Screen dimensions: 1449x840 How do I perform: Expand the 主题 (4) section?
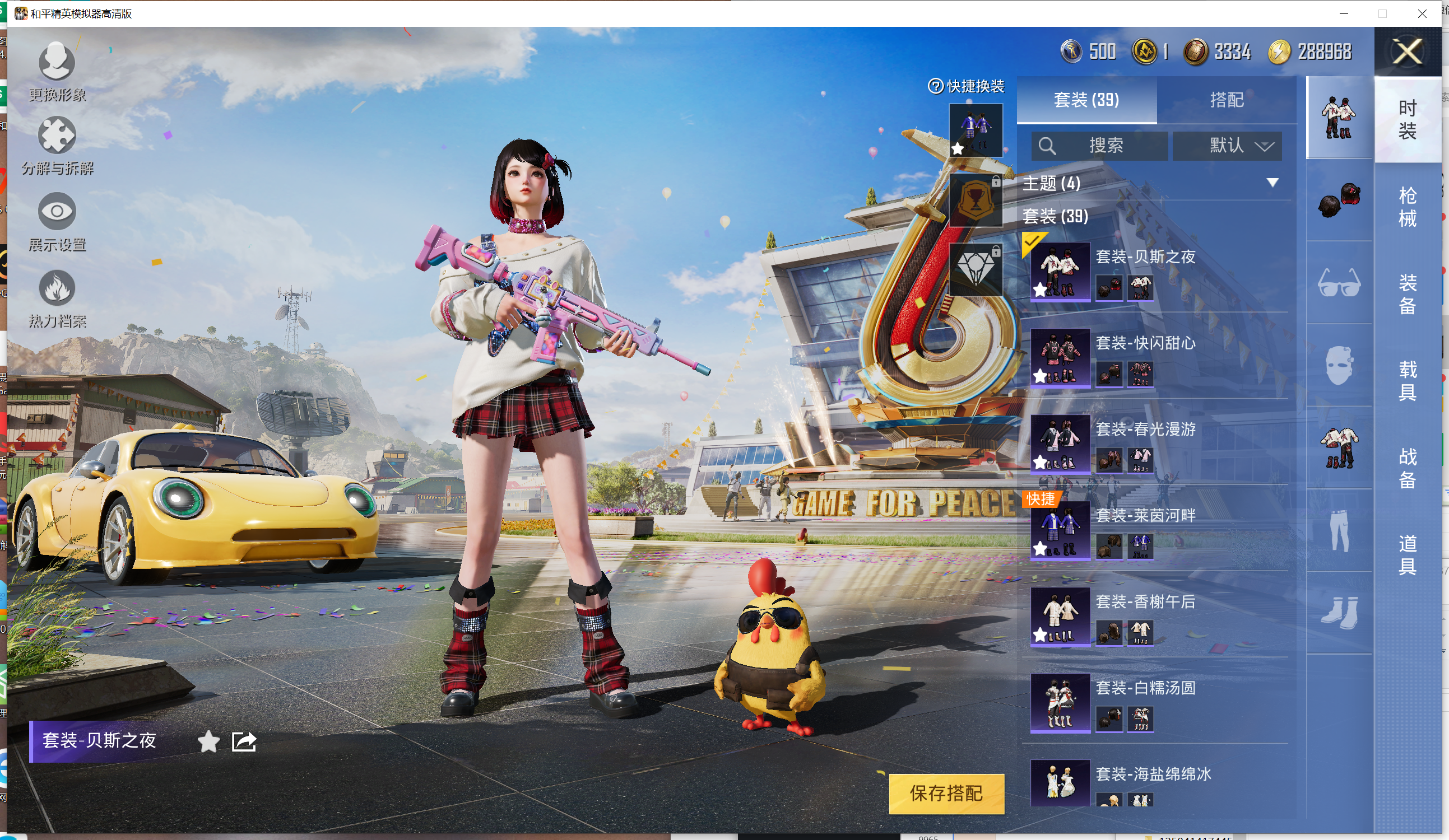[1272, 183]
